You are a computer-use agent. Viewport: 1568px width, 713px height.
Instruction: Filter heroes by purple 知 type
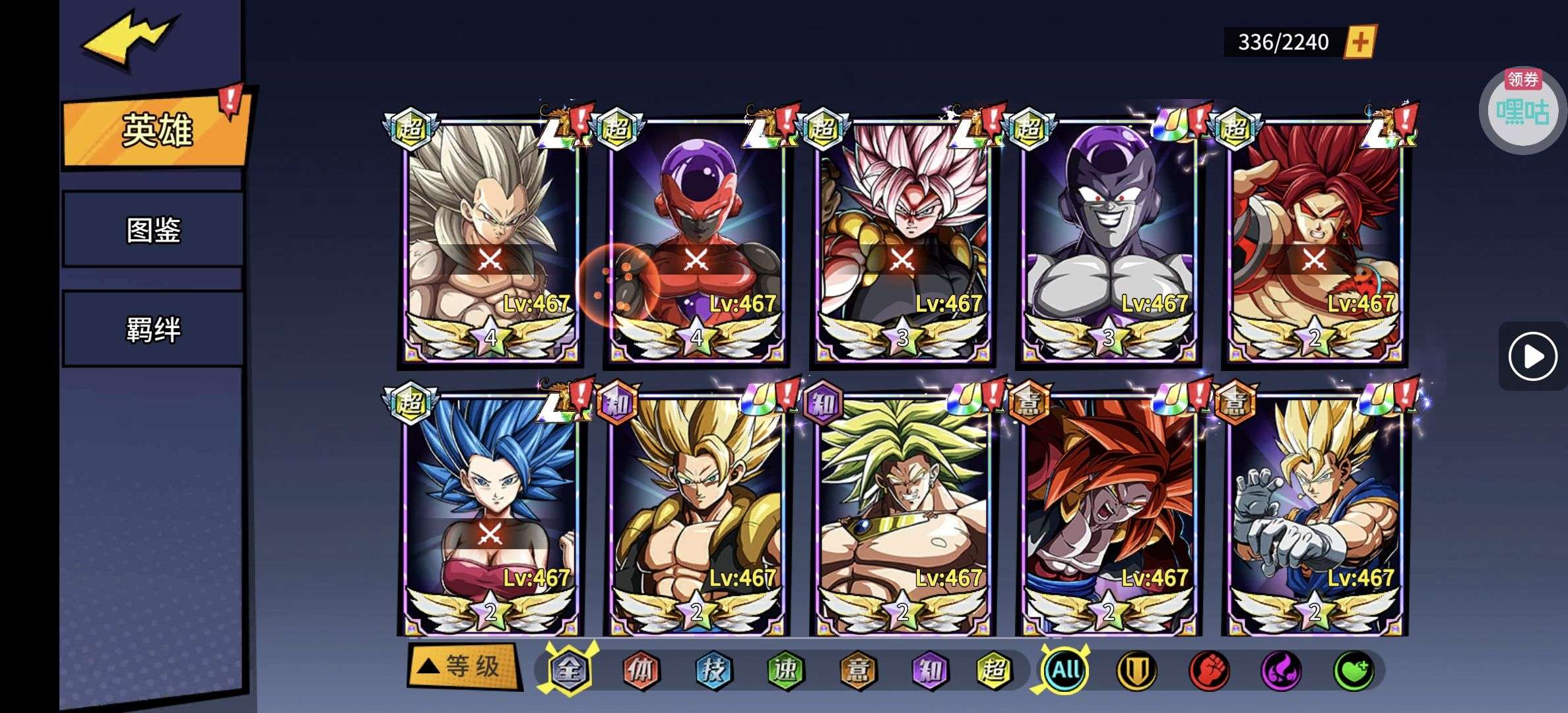[929, 671]
